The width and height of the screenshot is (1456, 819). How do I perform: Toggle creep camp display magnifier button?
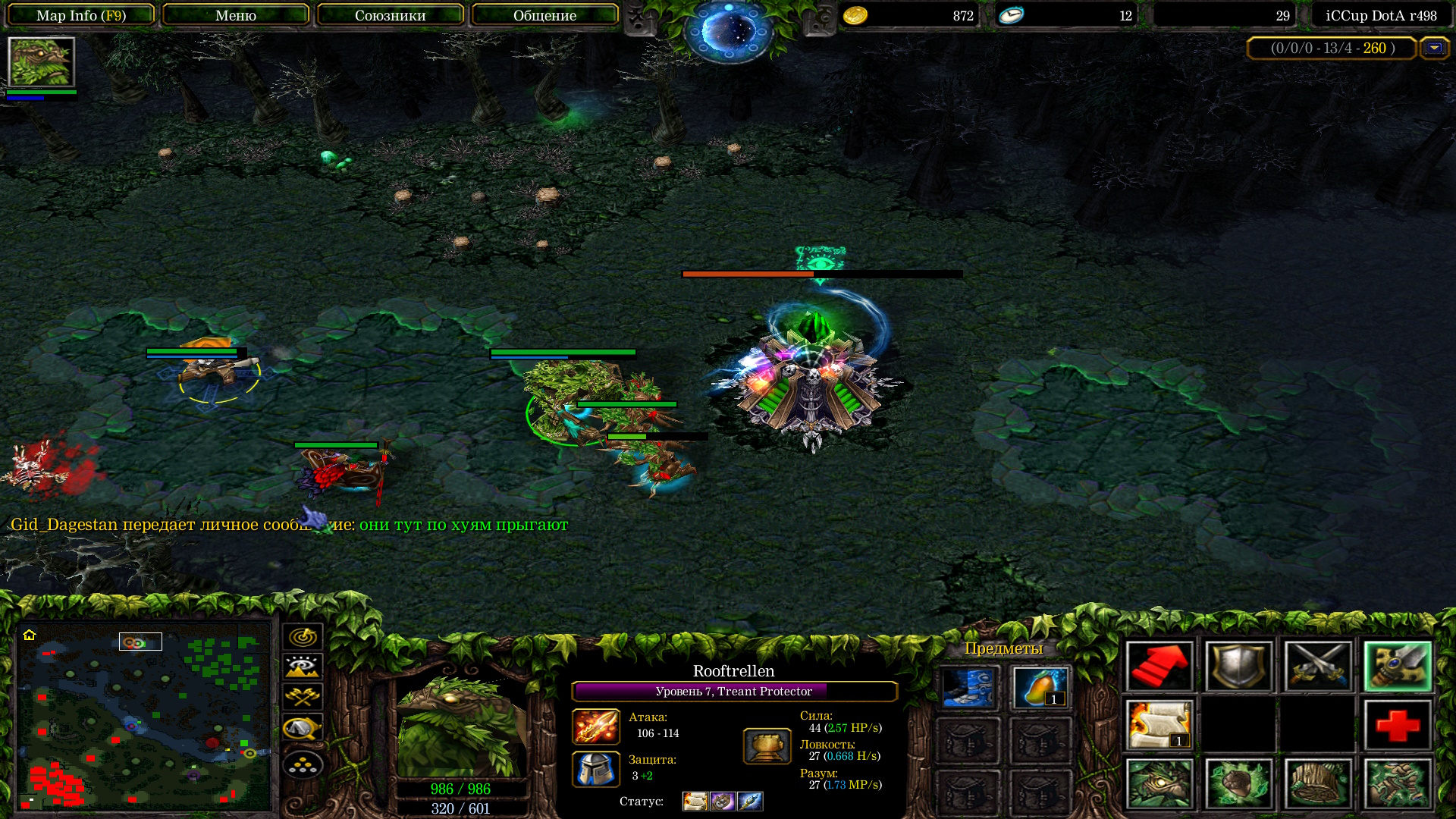(x=303, y=728)
